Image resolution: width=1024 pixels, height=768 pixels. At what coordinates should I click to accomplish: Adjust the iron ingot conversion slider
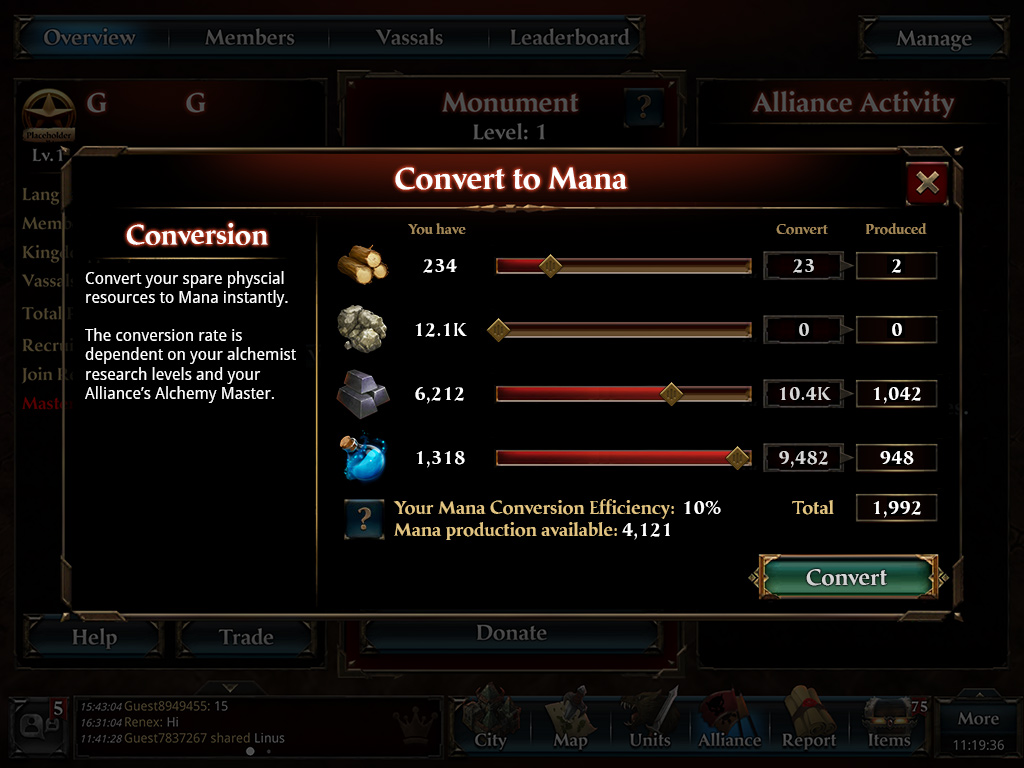tap(672, 394)
